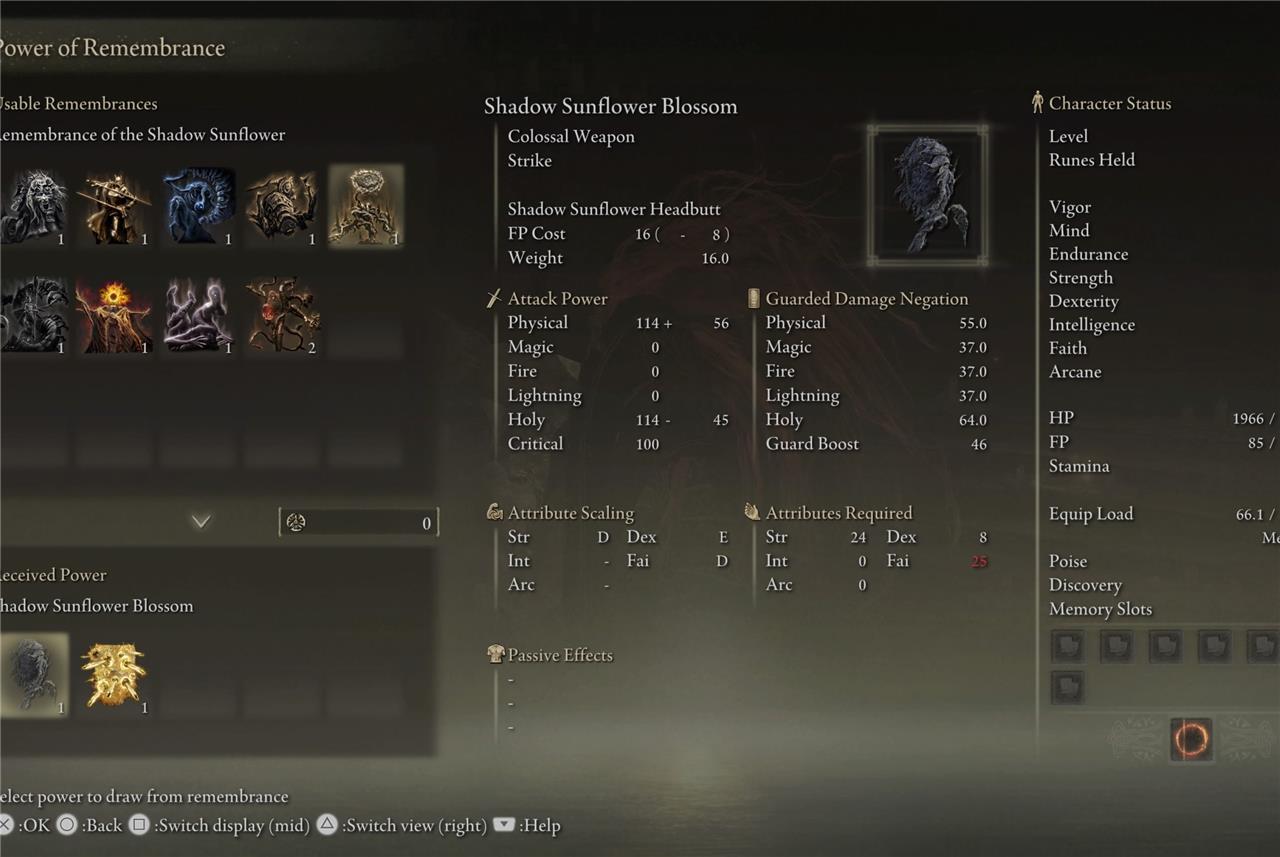Choose the flaming sun-headed lord remembrance
Viewport: 1280px width, 857px height.
click(116, 315)
